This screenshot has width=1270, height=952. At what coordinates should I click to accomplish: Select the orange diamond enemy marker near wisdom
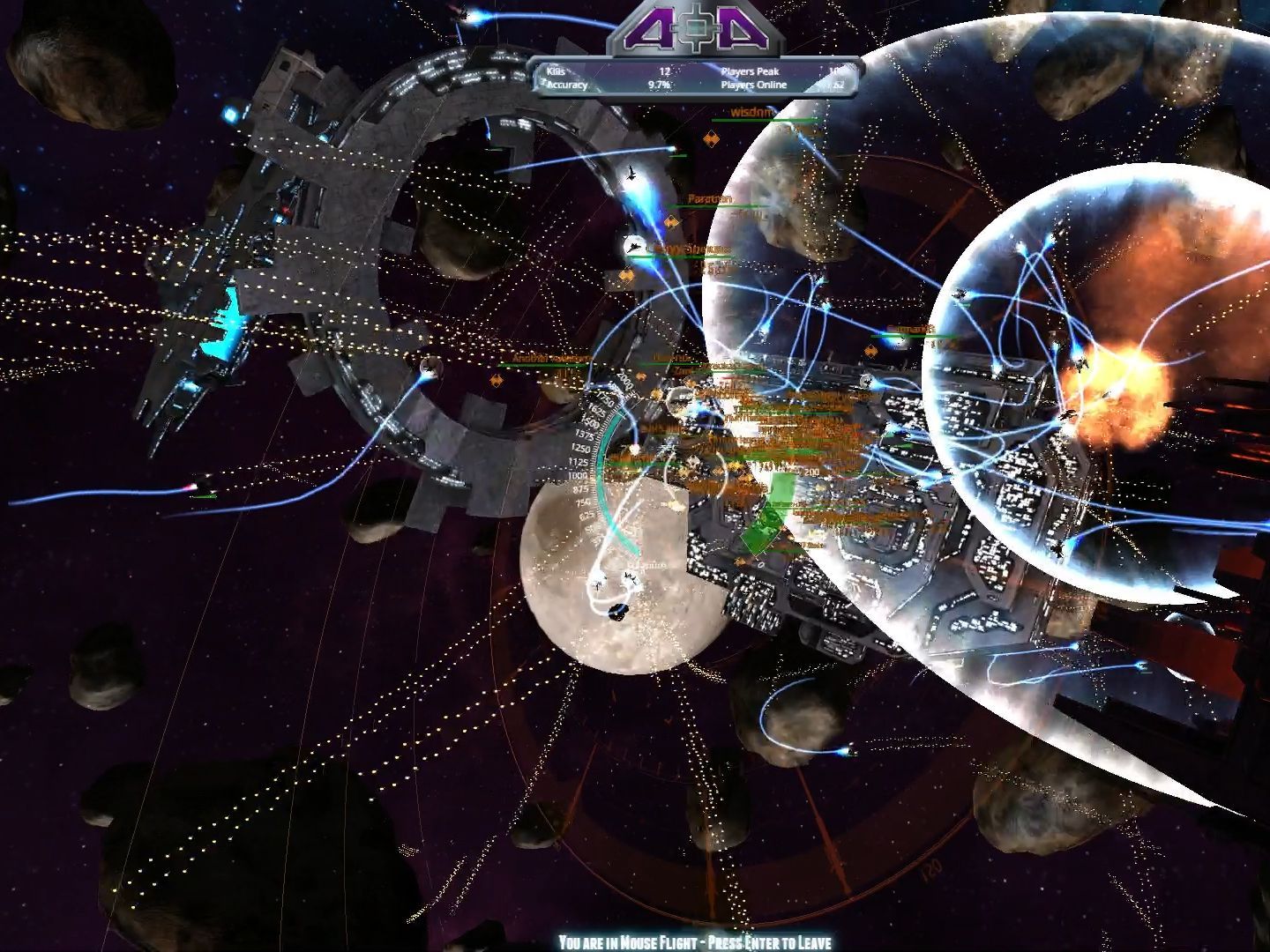pos(711,138)
